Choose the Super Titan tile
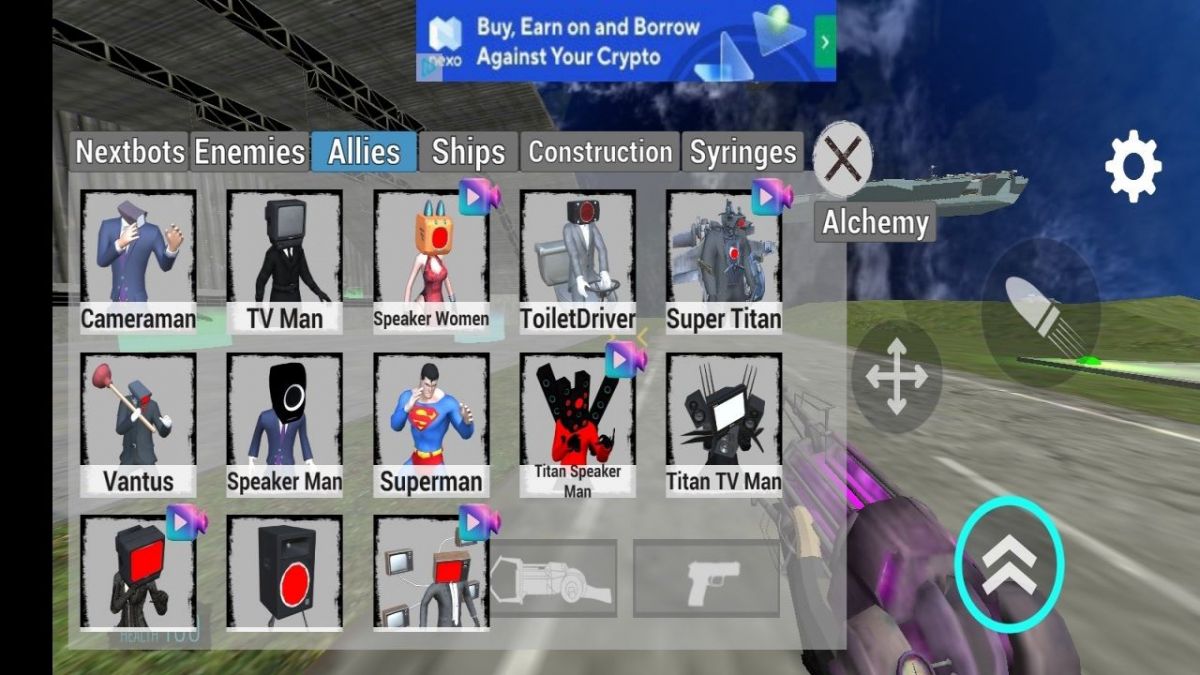Viewport: 1200px width, 675px height. 724,262
